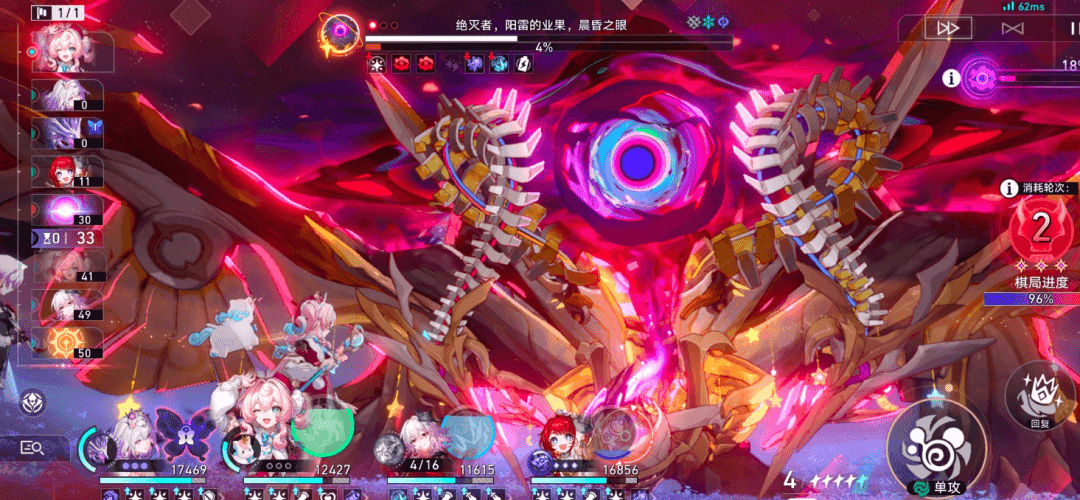Viewport: 1080px width, 500px height.
Task: Select the pink-haired portrait atop the turn order
Action: [70, 52]
